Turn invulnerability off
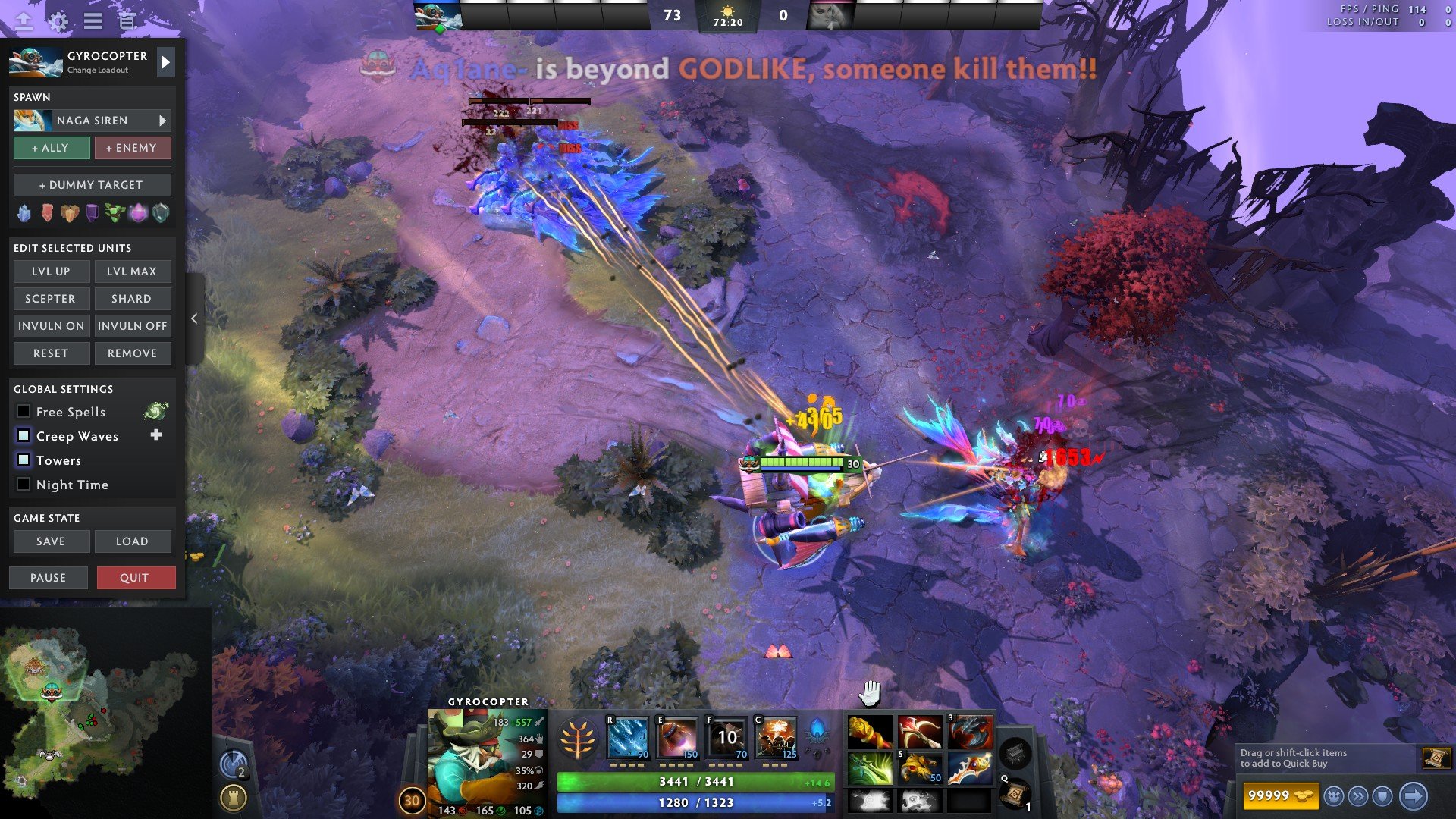The image size is (1456, 819). 132,326
